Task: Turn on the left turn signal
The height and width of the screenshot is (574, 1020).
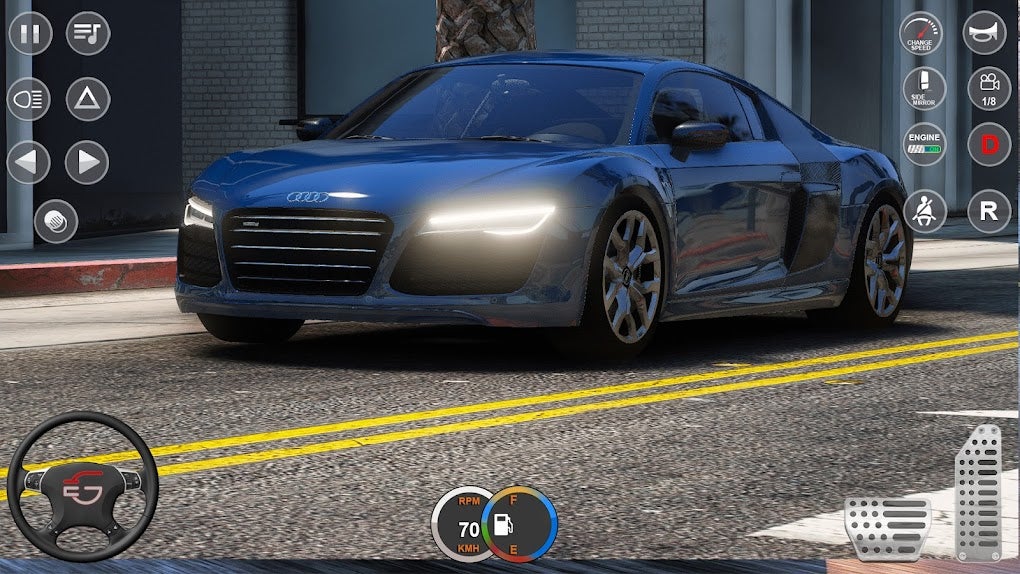Action: coord(29,162)
